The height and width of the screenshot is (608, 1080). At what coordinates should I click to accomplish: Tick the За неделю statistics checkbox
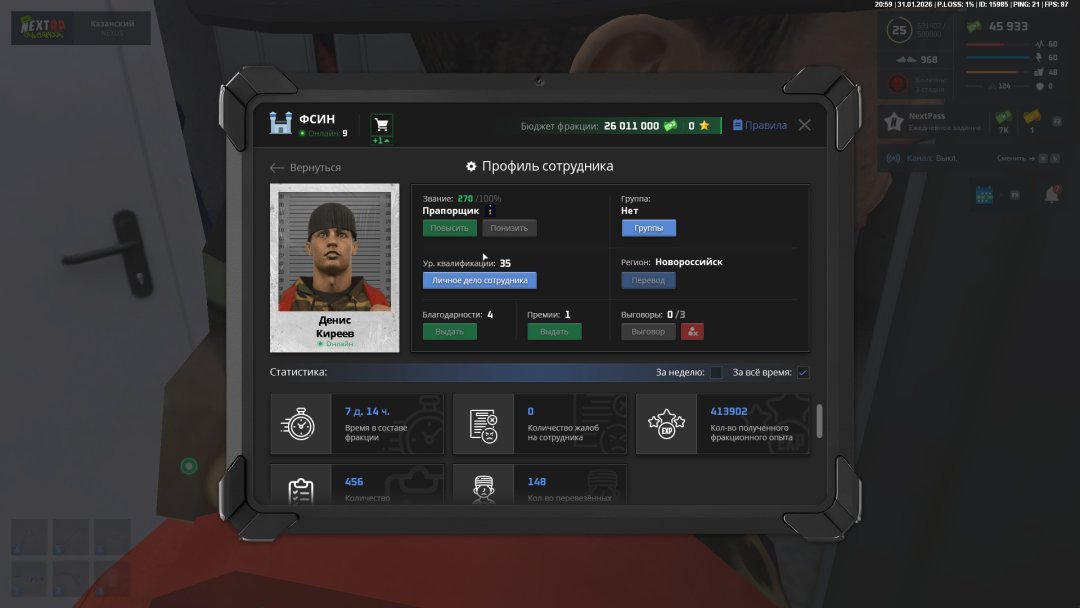(x=716, y=373)
